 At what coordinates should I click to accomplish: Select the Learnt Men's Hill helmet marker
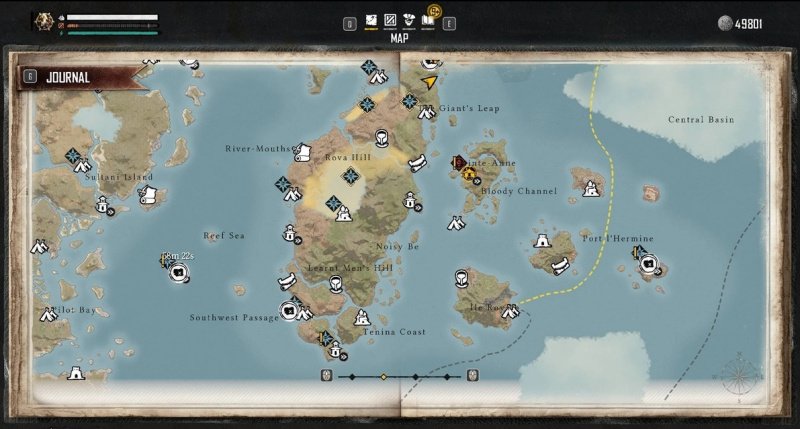(x=336, y=284)
